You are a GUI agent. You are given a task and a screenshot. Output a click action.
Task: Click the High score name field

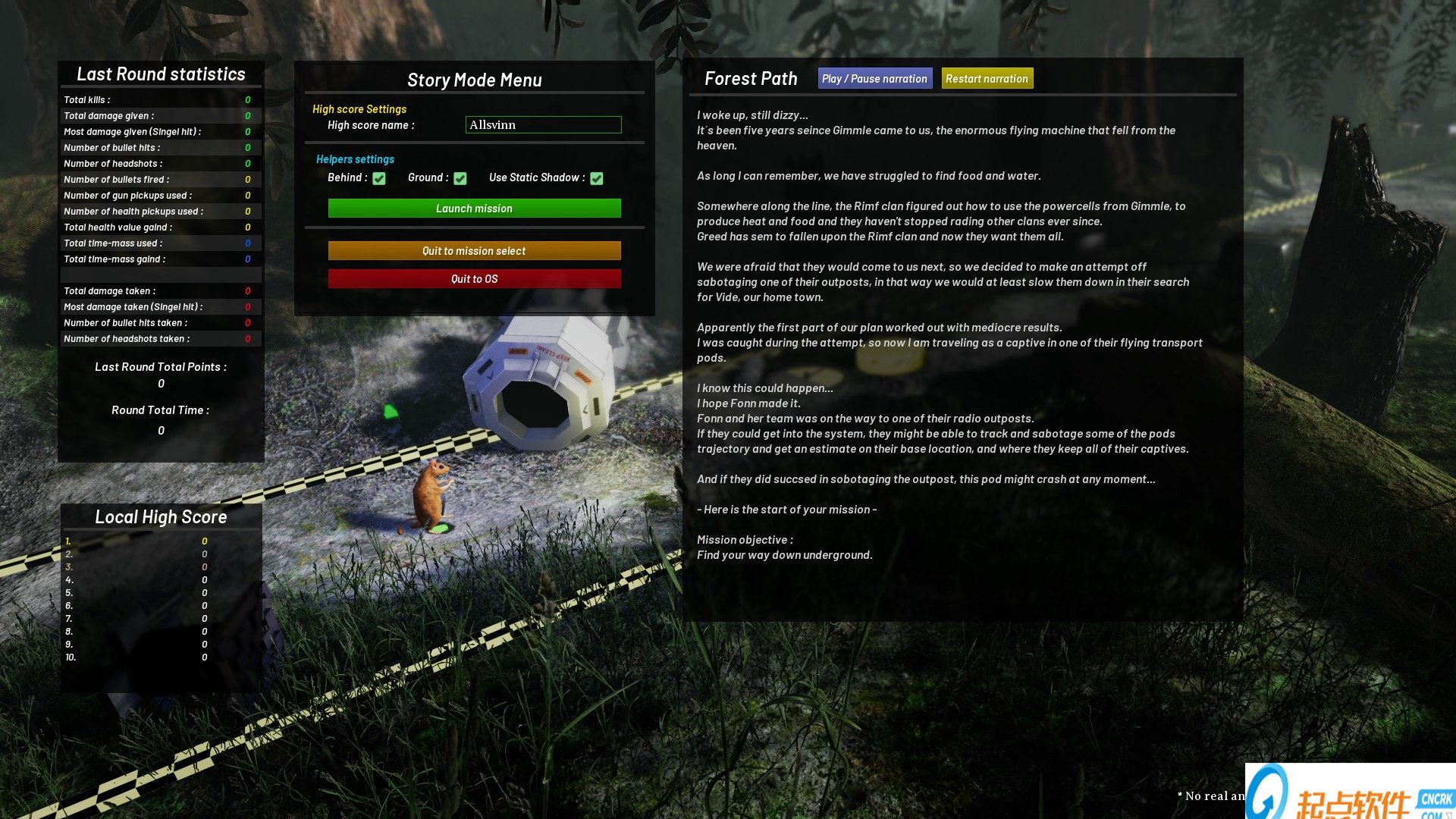(x=543, y=125)
